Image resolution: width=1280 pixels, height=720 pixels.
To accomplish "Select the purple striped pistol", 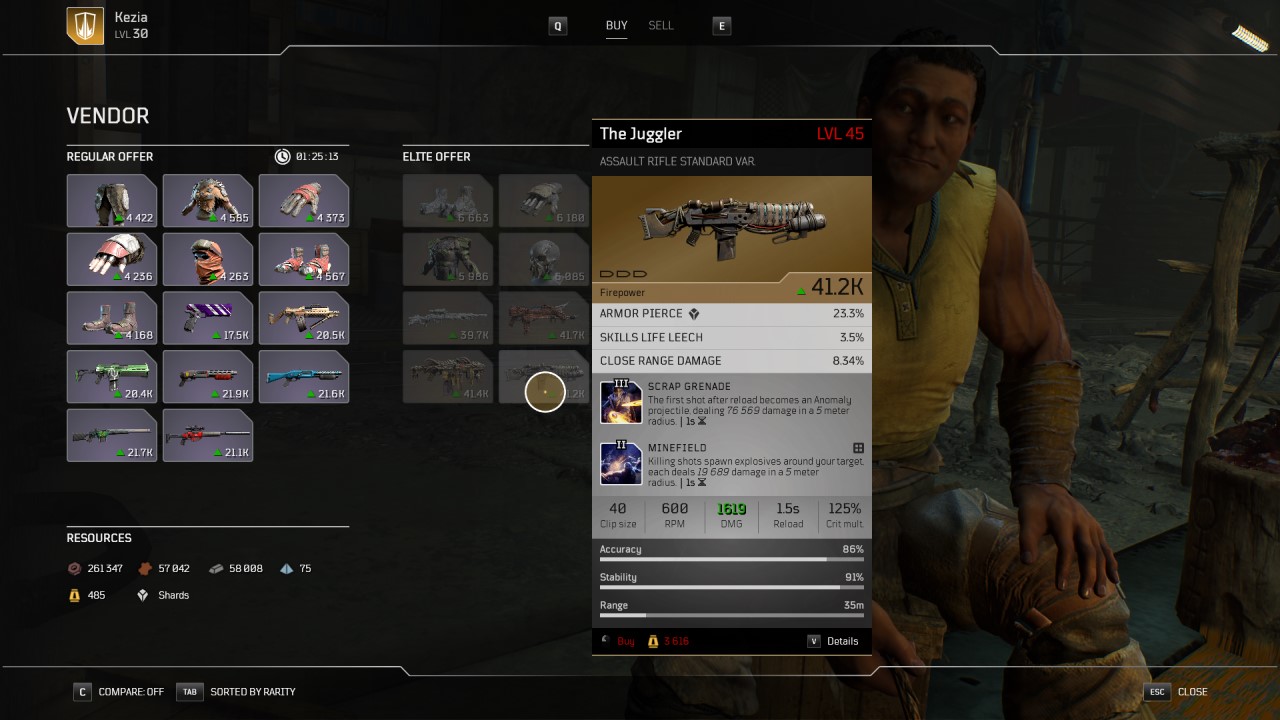I will [x=208, y=318].
